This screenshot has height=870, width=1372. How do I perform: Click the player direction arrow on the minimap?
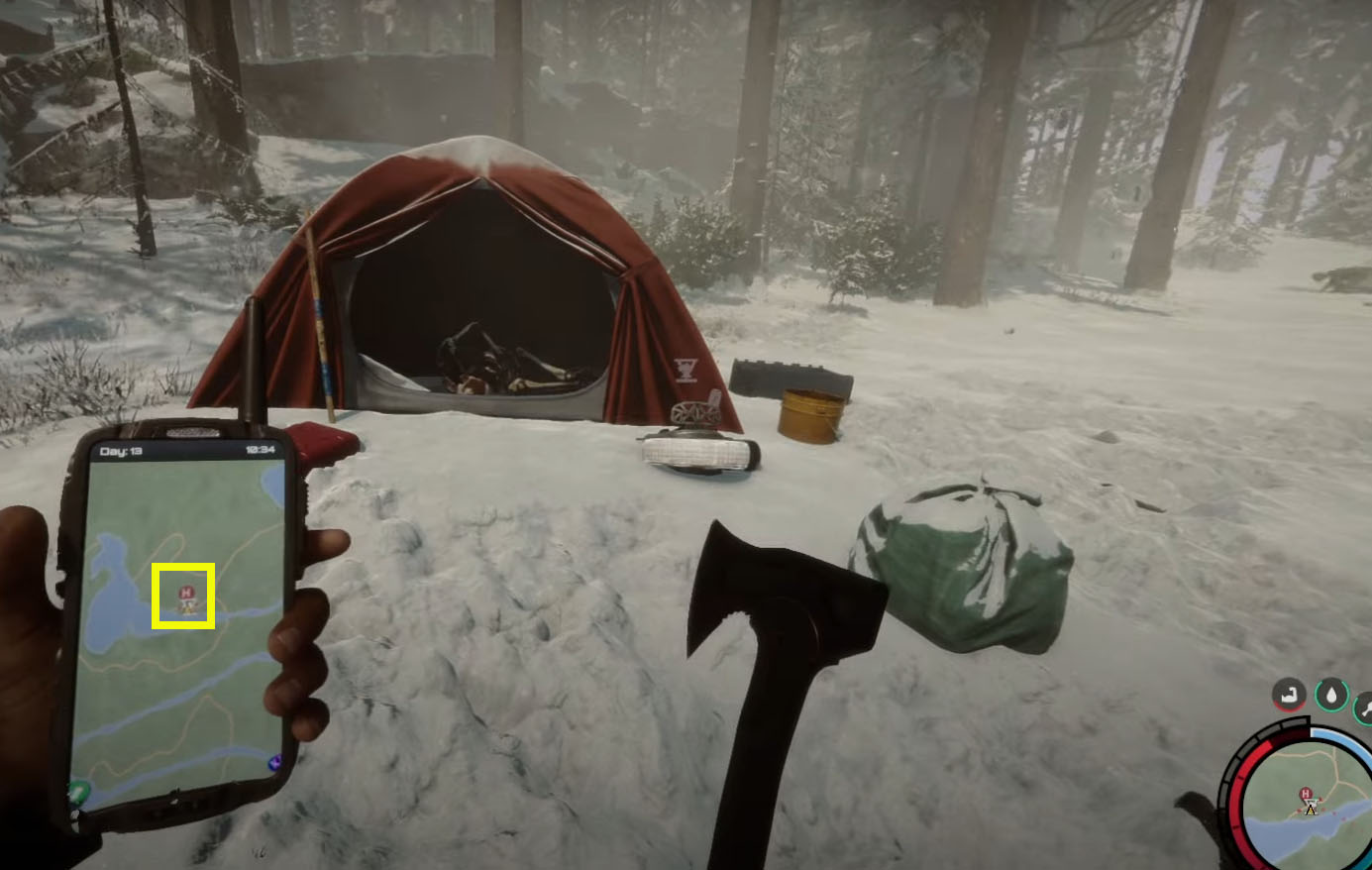[1311, 811]
